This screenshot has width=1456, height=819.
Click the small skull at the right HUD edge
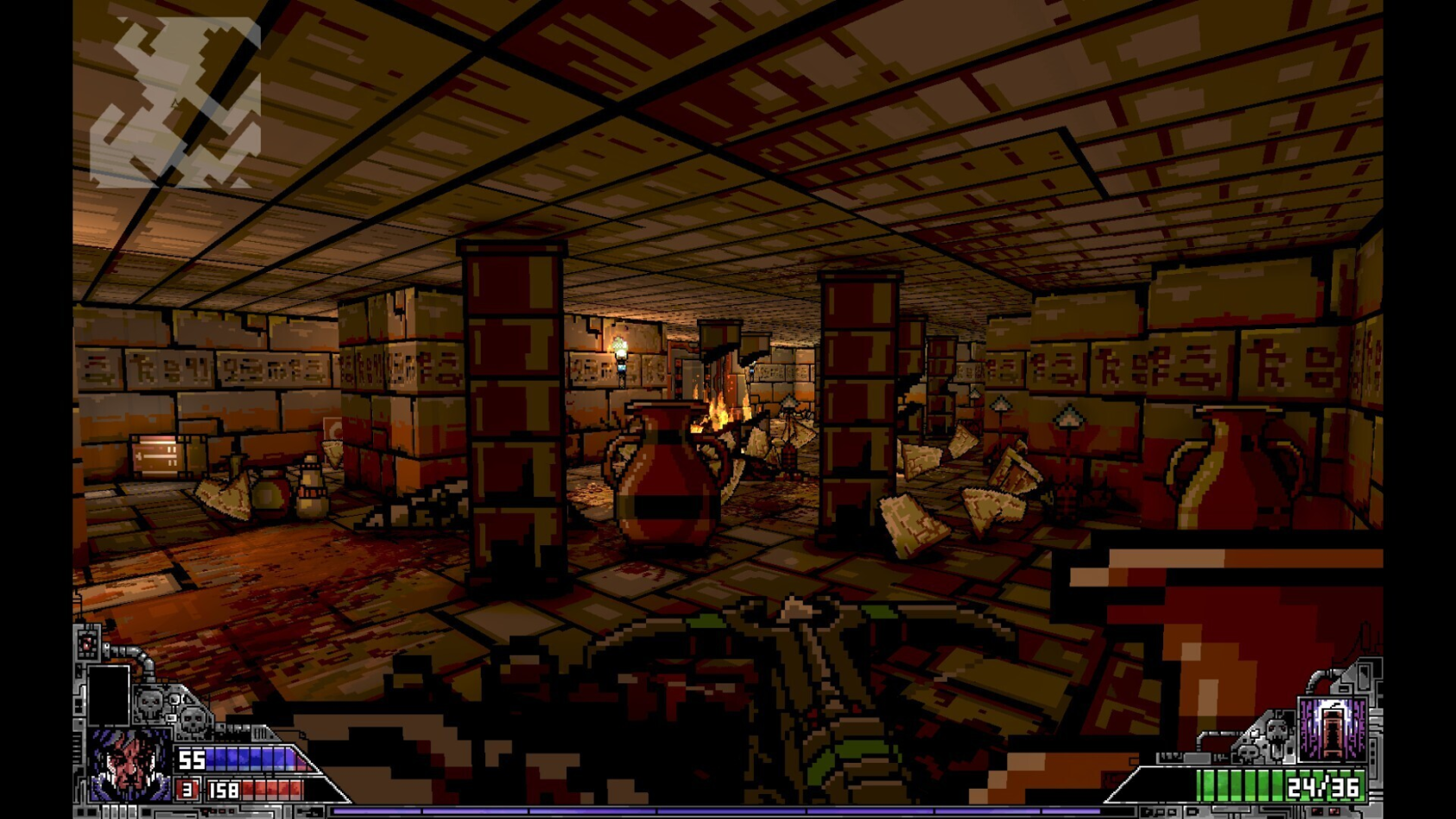[1248, 752]
